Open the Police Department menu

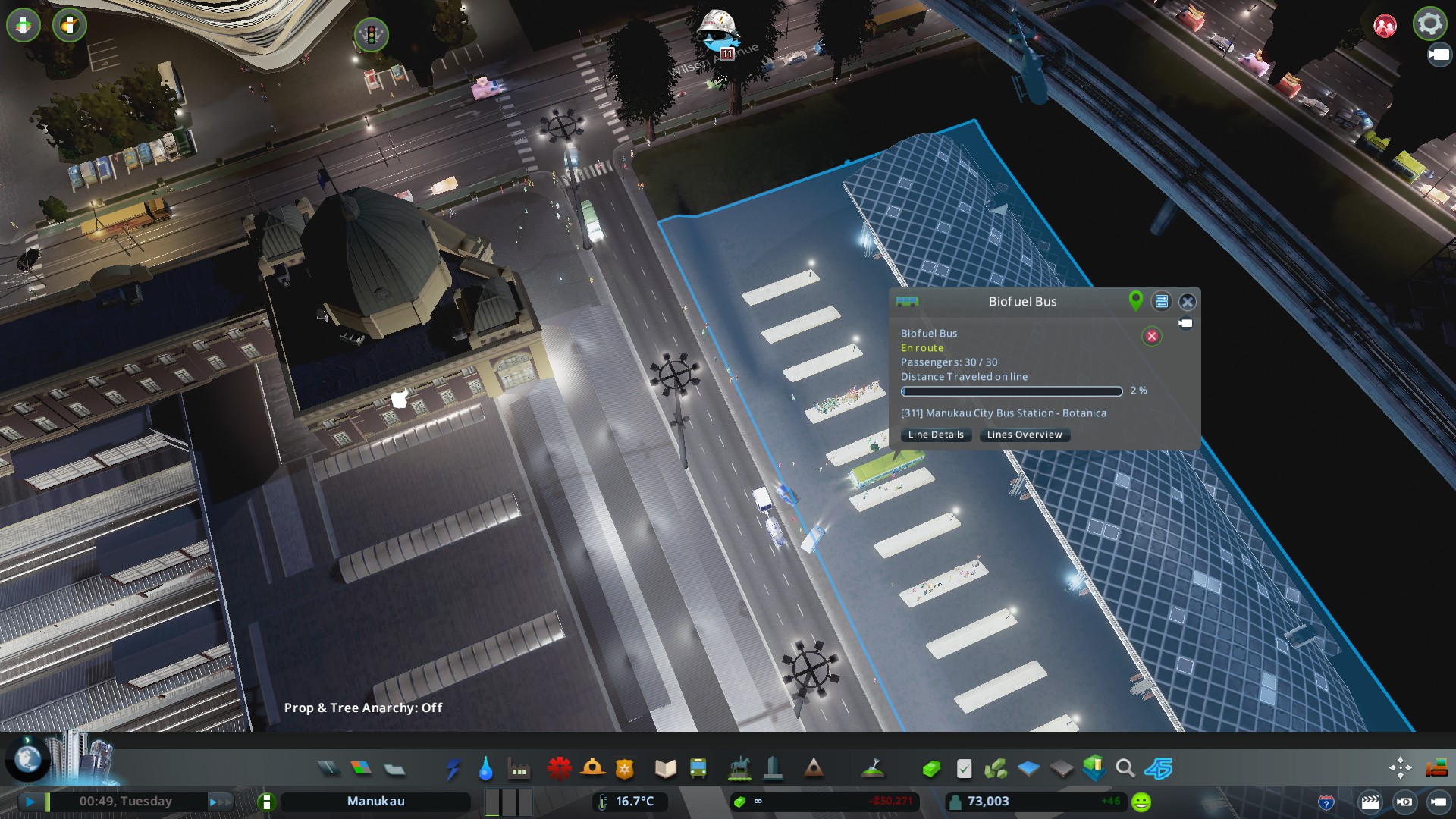tap(625, 769)
